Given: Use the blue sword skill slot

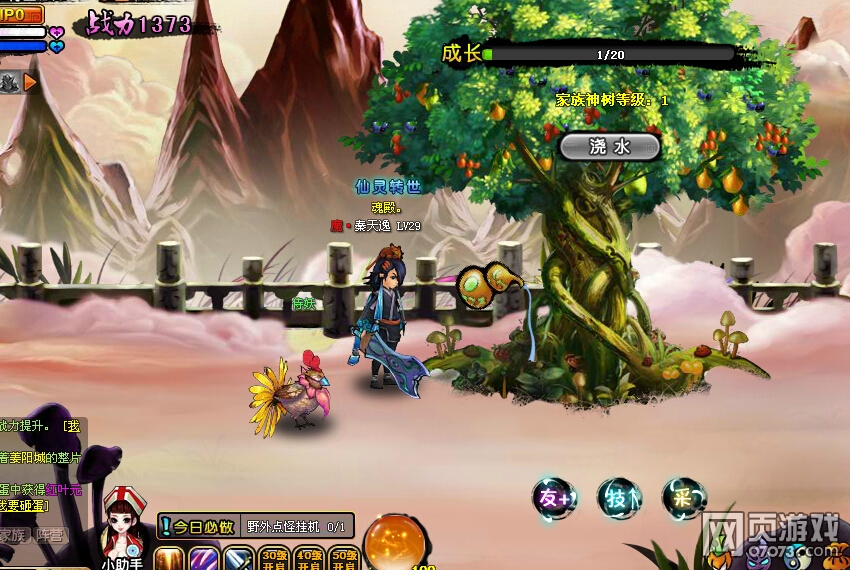Looking at the screenshot, I should pos(238,558).
